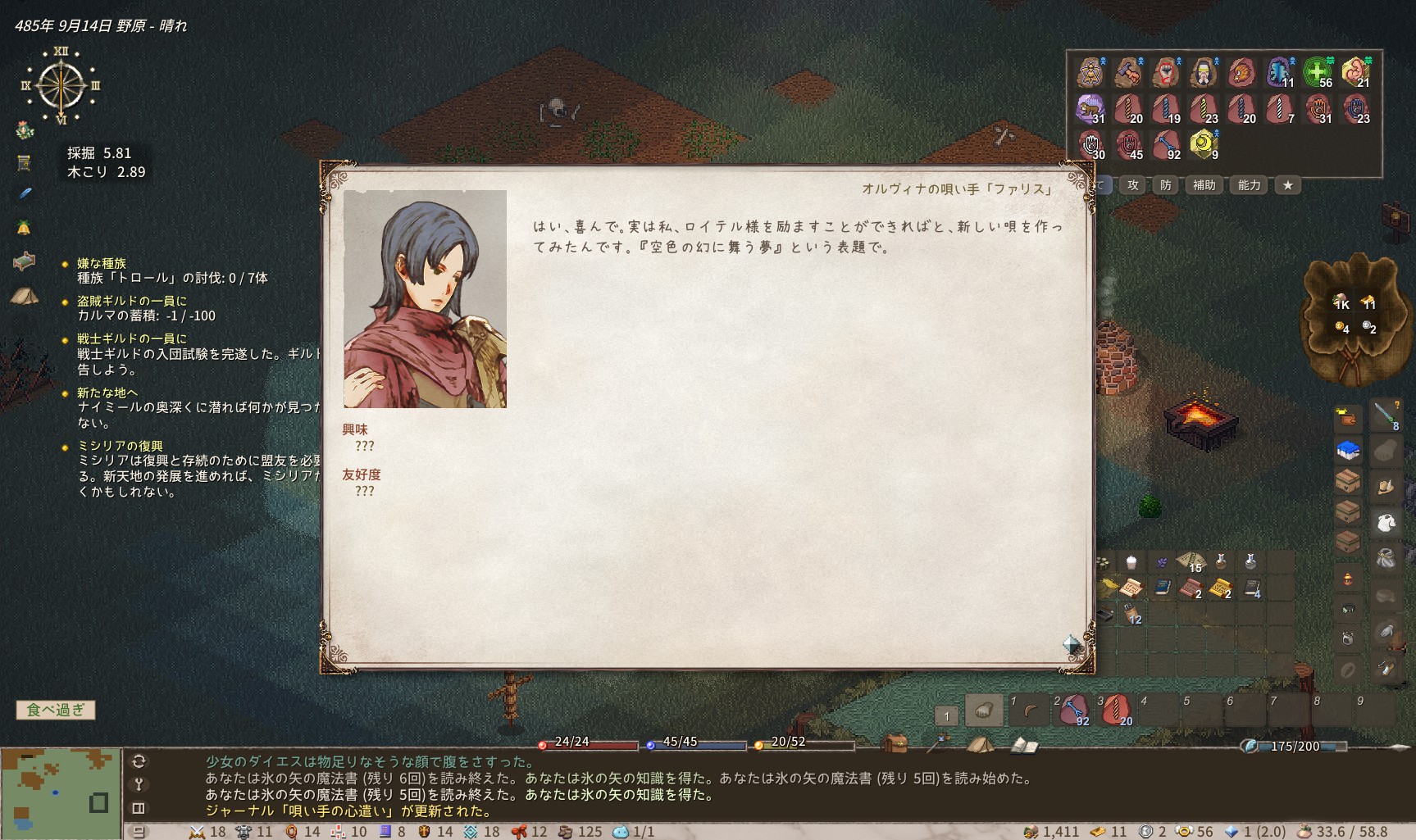Activate the yellow crescent moon ability

[1203, 143]
